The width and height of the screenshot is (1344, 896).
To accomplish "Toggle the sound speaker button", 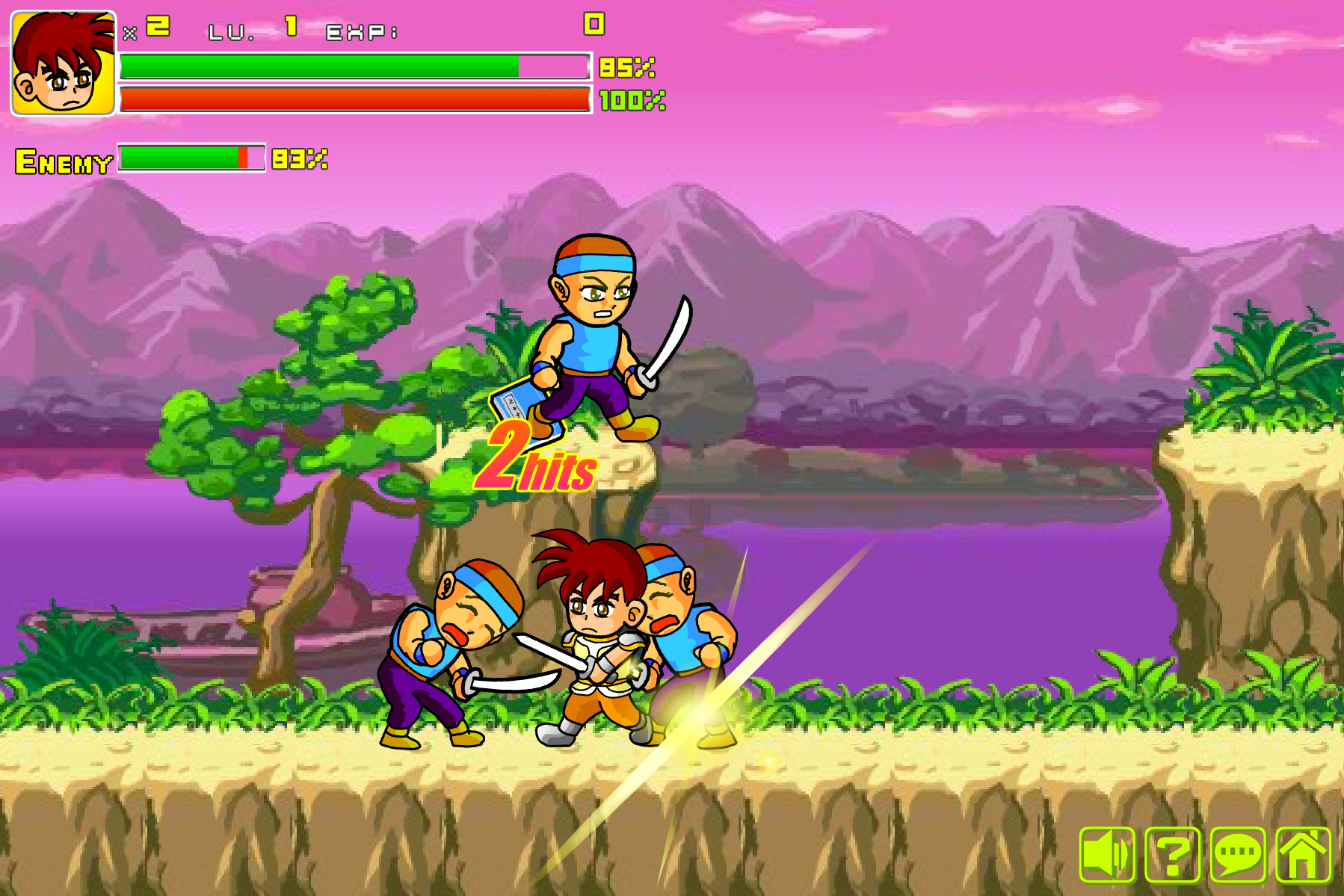I will pos(1107,854).
